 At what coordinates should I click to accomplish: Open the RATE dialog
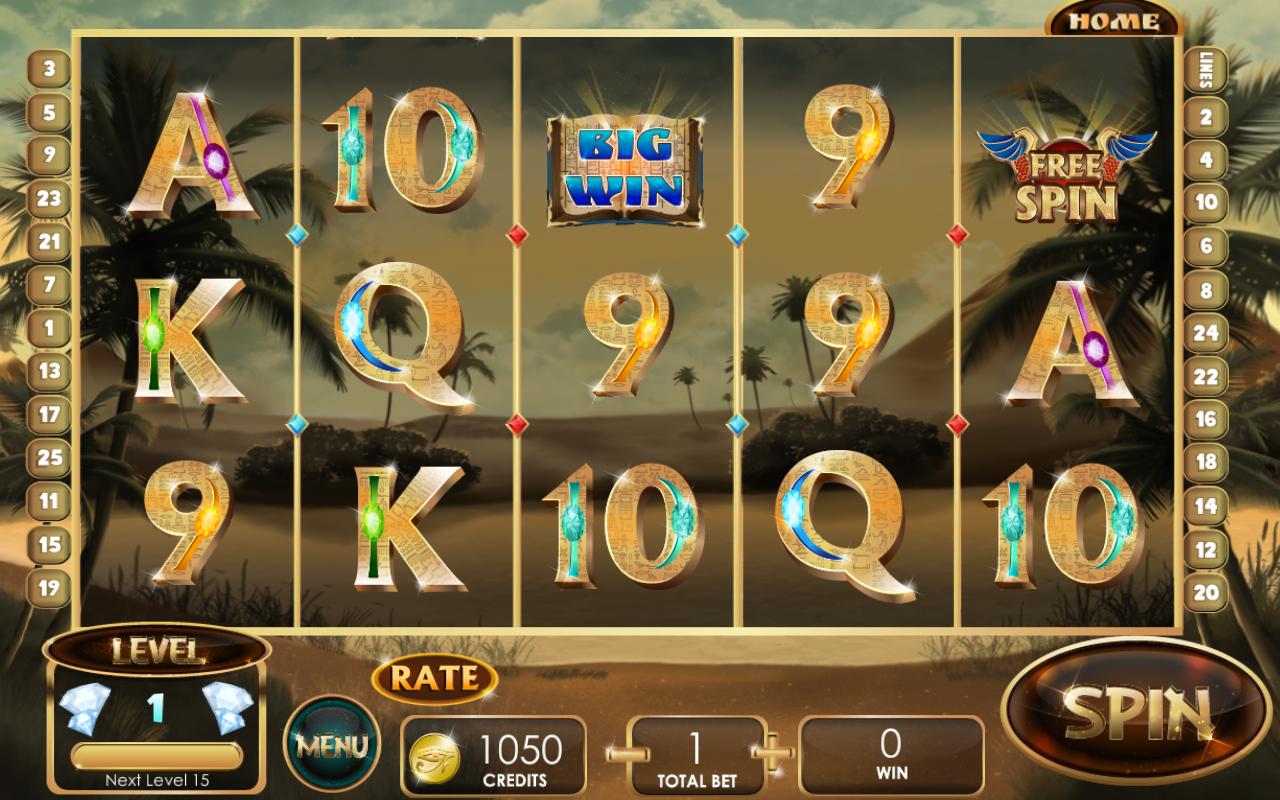(x=434, y=677)
